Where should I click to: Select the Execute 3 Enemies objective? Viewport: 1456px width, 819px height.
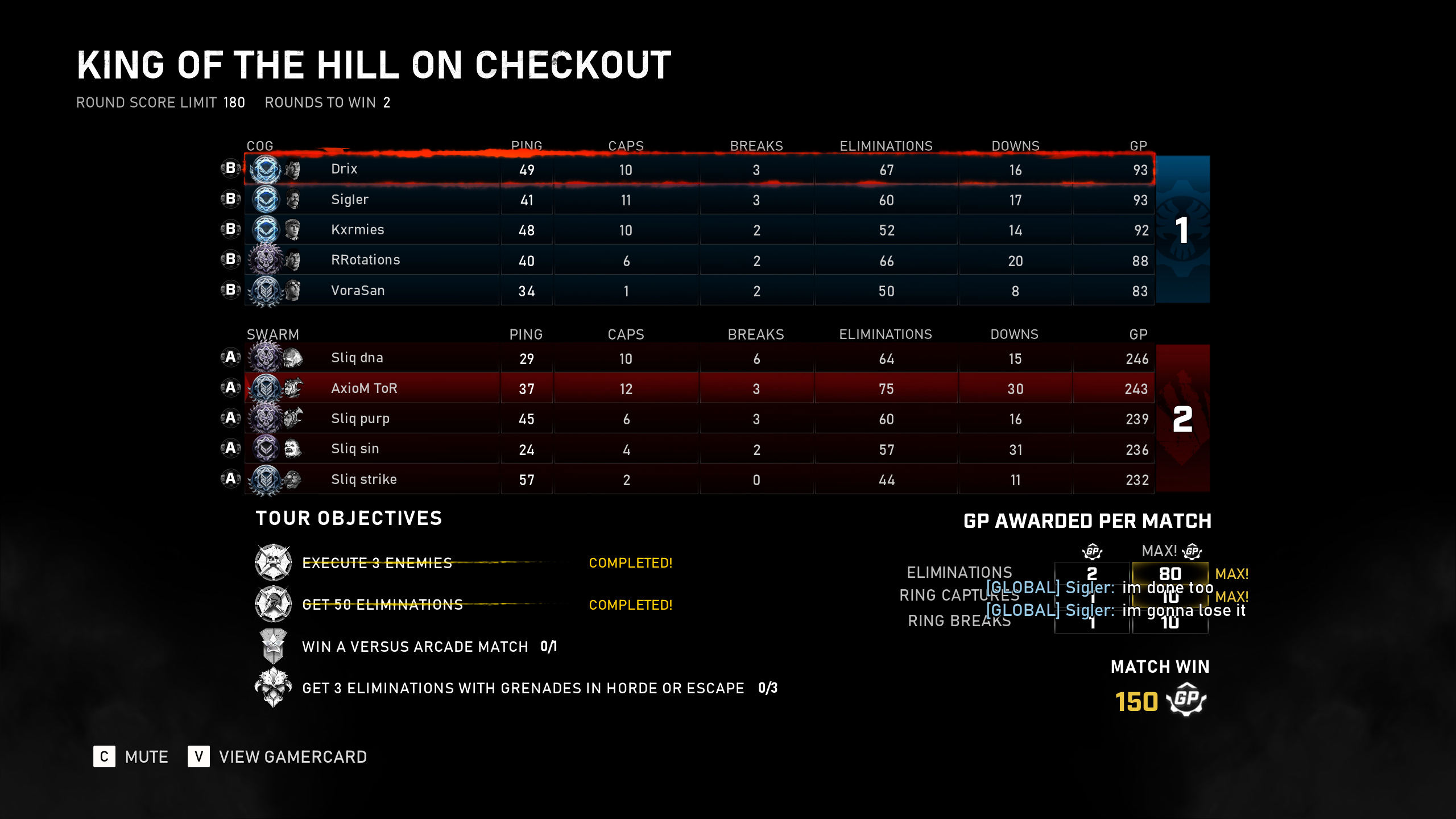[x=377, y=563]
